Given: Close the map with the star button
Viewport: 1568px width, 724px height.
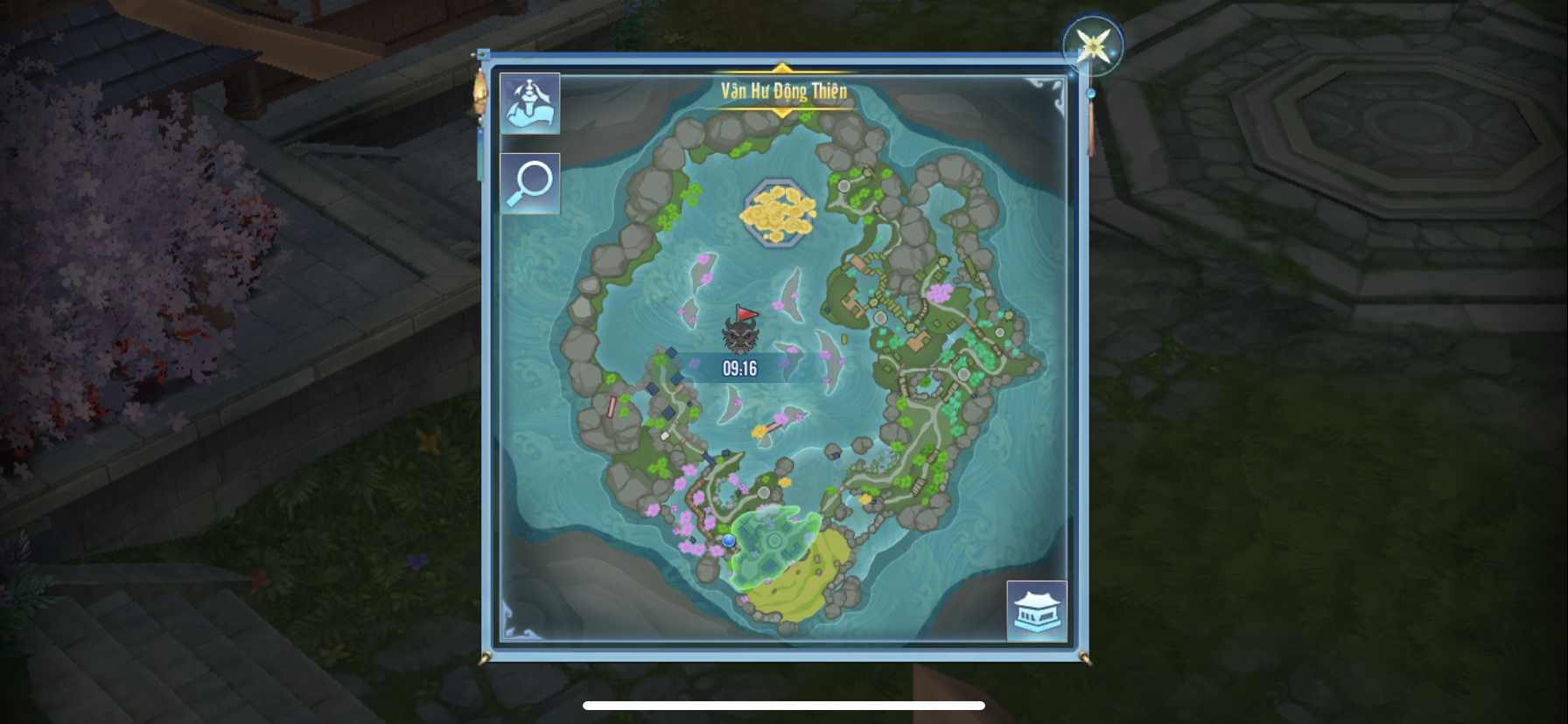Looking at the screenshot, I should [1092, 45].
